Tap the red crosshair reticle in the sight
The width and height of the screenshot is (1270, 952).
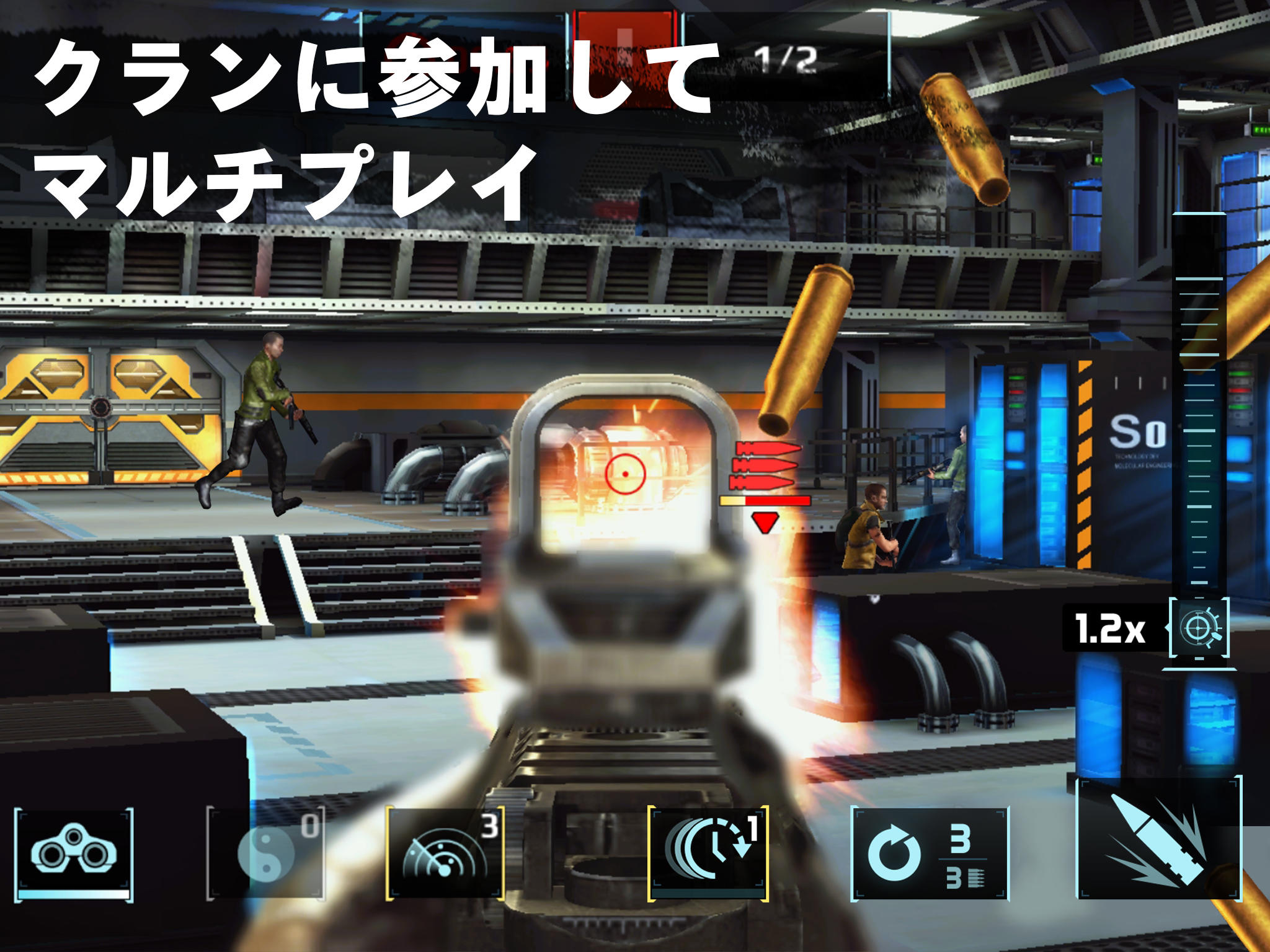pyautogui.click(x=624, y=475)
